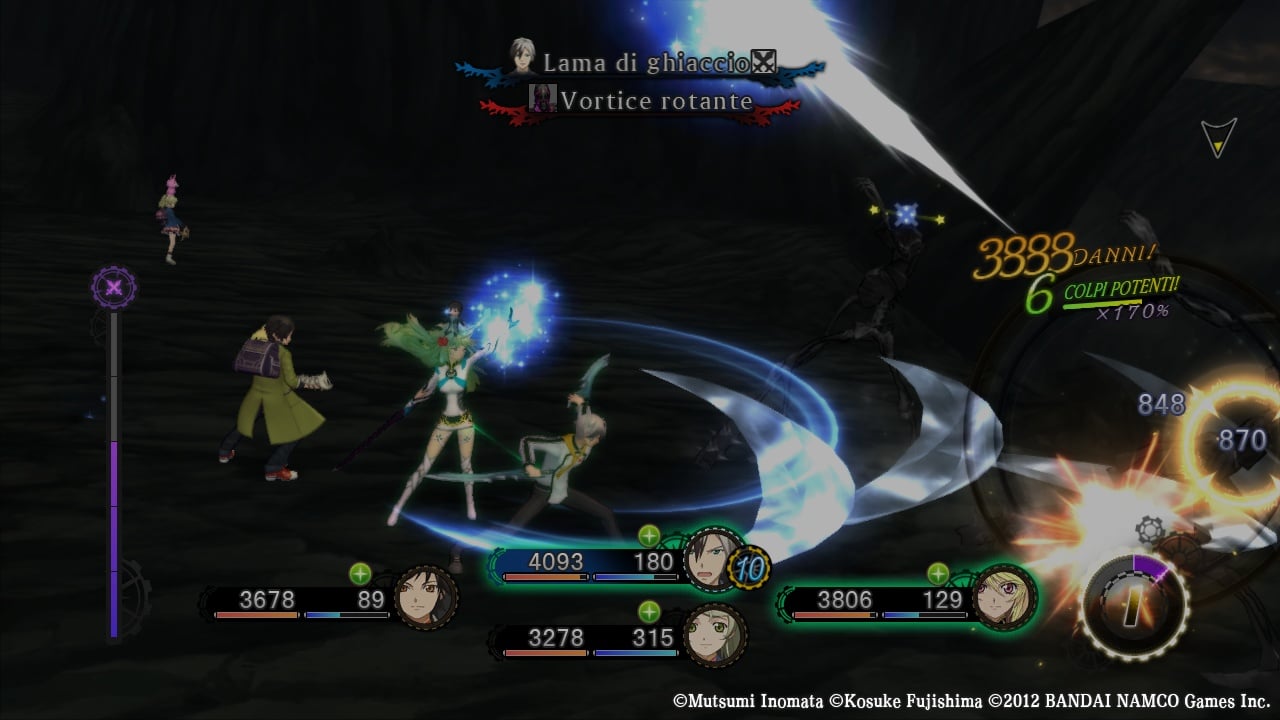Image resolution: width=1280 pixels, height=720 pixels.
Task: Select the brown-haired party portrait with 3678 HP
Action: click(427, 598)
